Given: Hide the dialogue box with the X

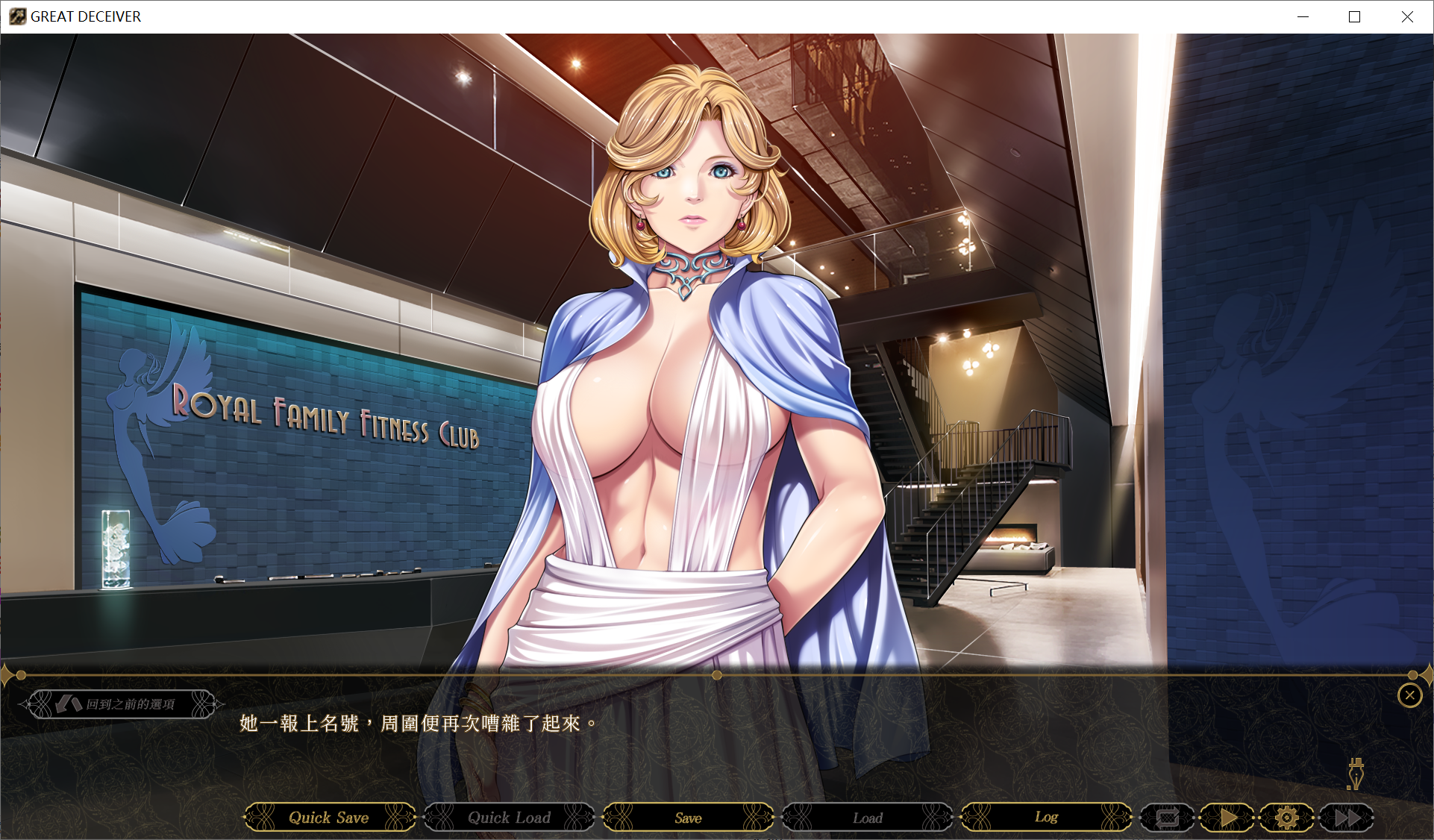Looking at the screenshot, I should (x=1409, y=696).
